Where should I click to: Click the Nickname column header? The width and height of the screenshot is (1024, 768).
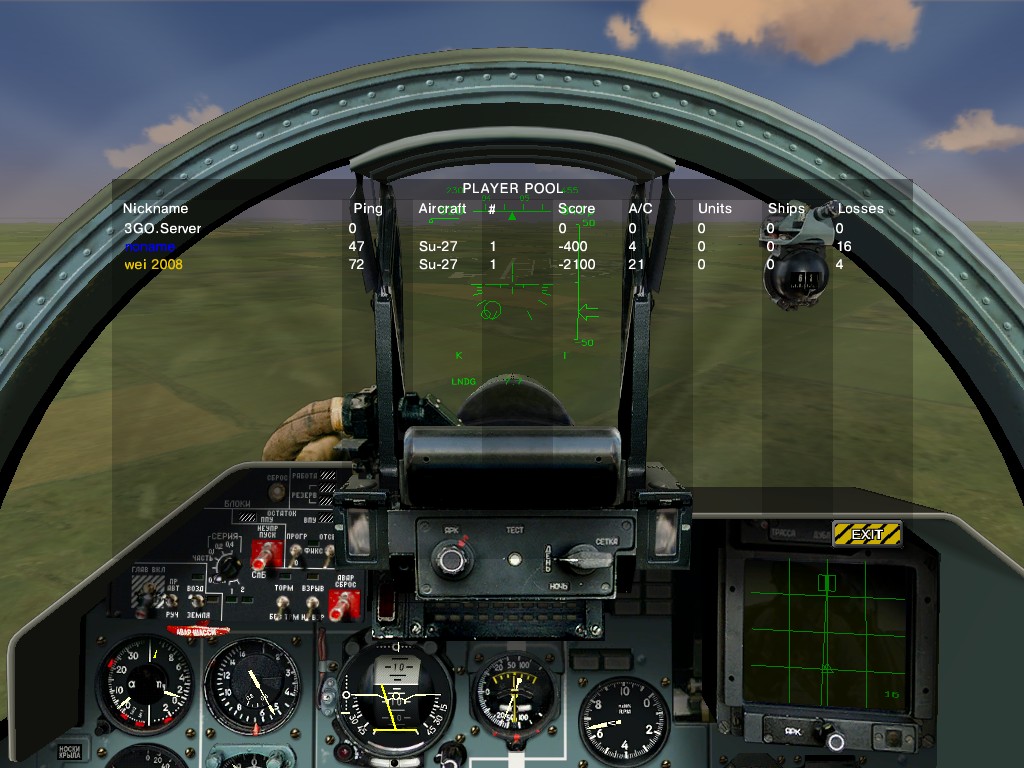[155, 209]
